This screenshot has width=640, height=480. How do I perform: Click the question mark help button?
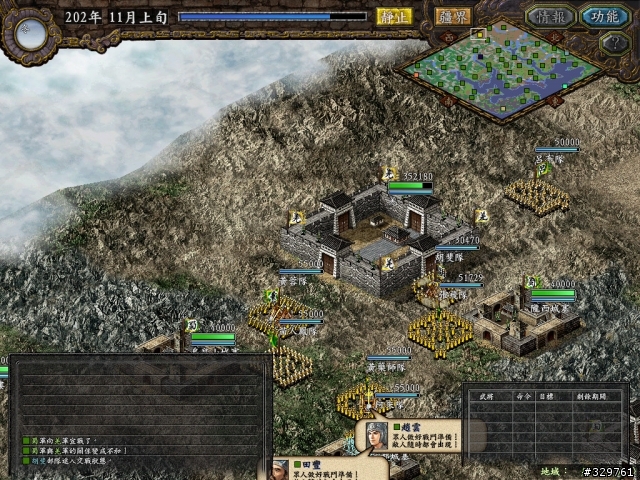point(613,43)
